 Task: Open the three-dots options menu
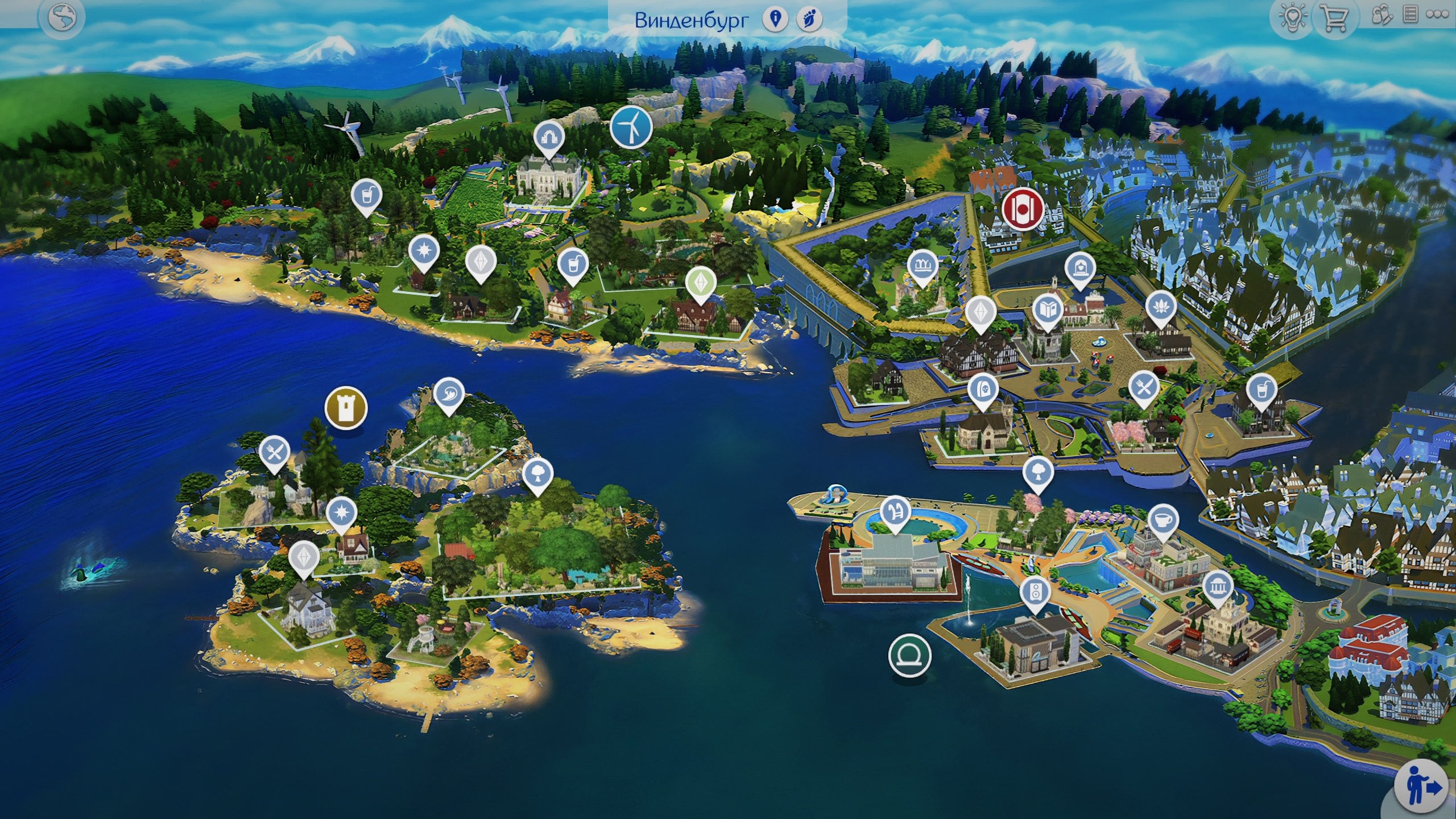click(1437, 15)
